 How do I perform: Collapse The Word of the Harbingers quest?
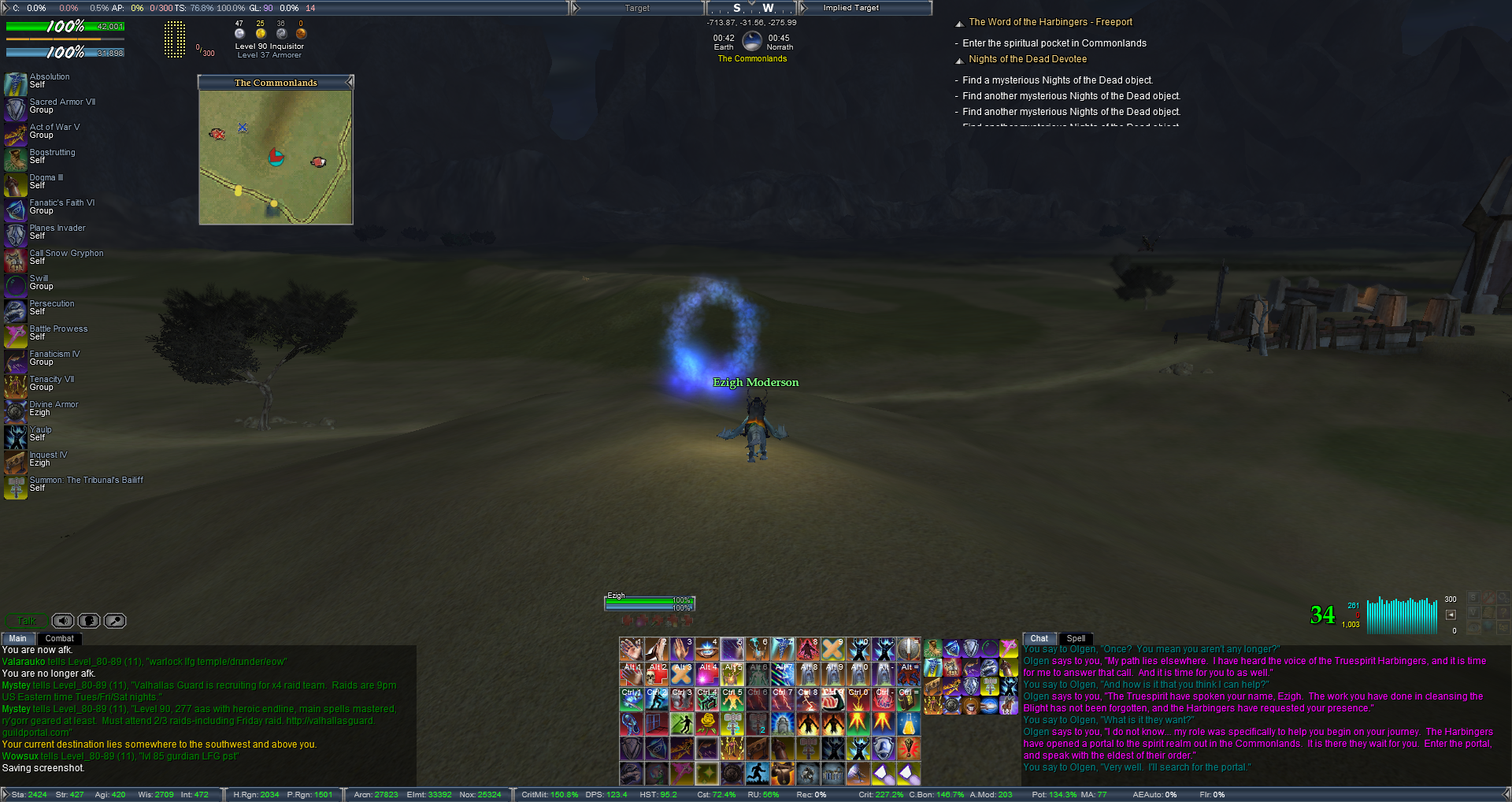[x=959, y=24]
